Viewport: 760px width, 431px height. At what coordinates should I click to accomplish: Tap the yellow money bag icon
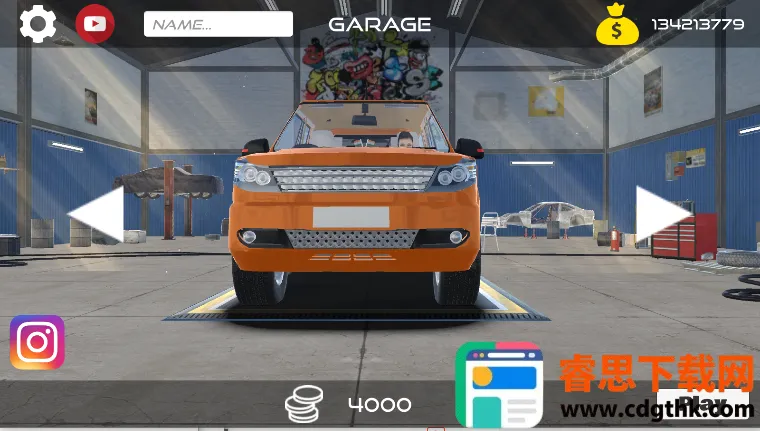point(617,25)
